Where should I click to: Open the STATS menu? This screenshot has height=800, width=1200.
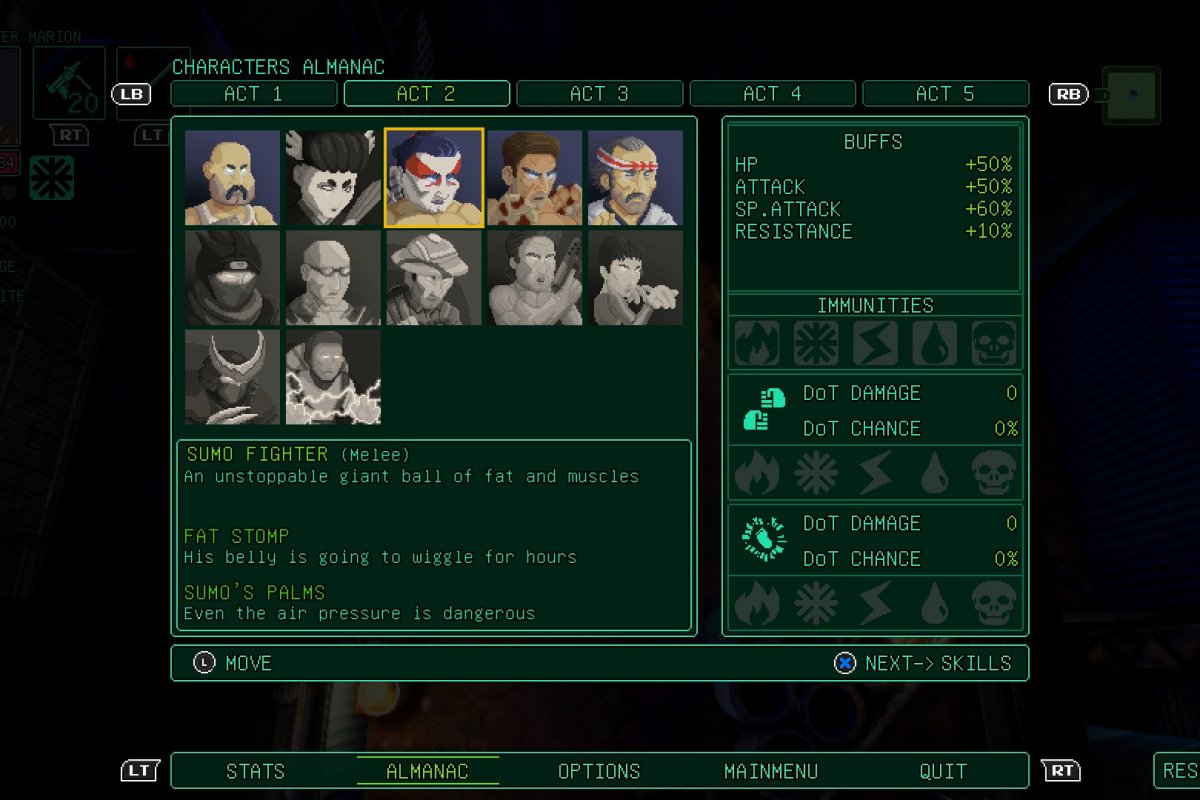pos(255,771)
